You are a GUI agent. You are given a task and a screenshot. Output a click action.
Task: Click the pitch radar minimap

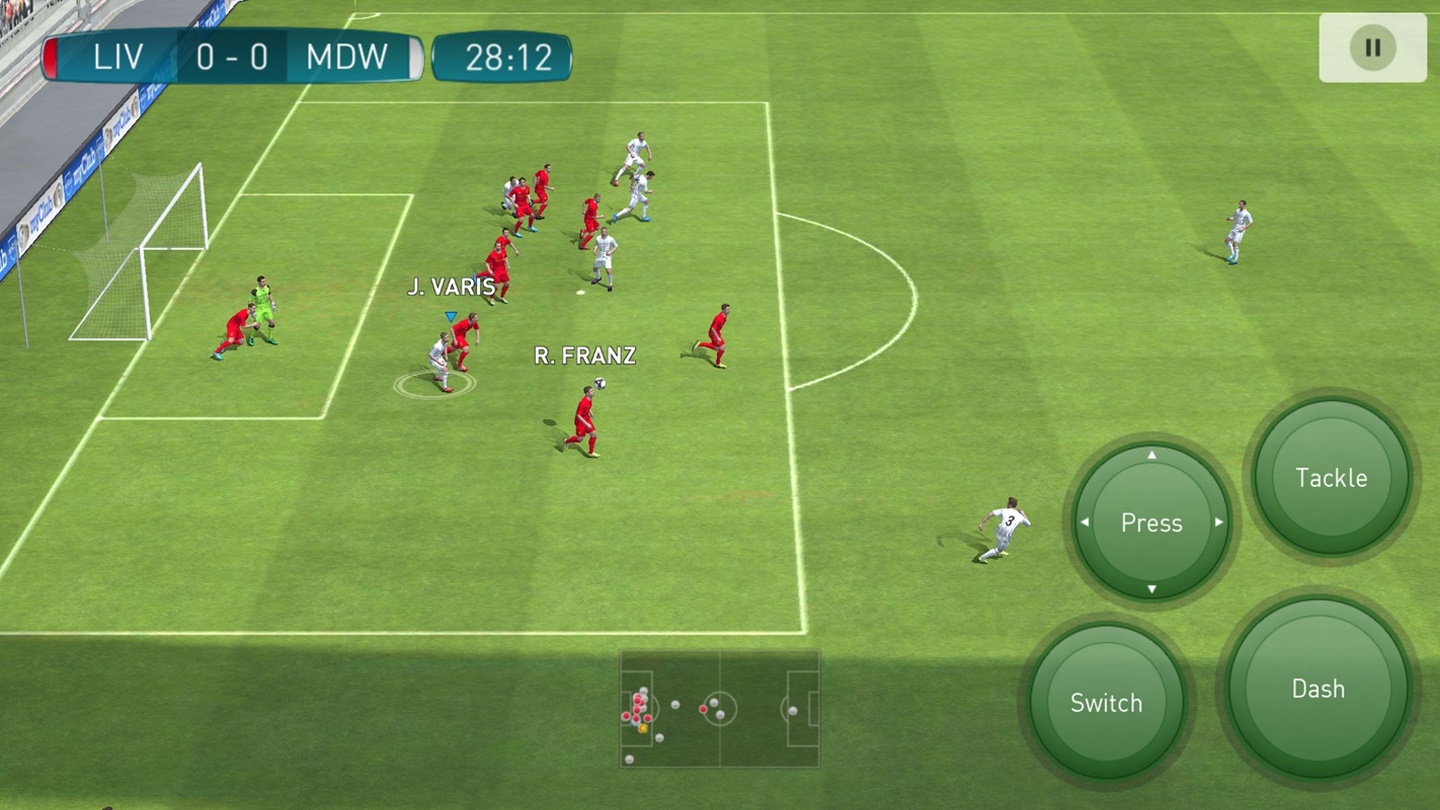click(719, 709)
